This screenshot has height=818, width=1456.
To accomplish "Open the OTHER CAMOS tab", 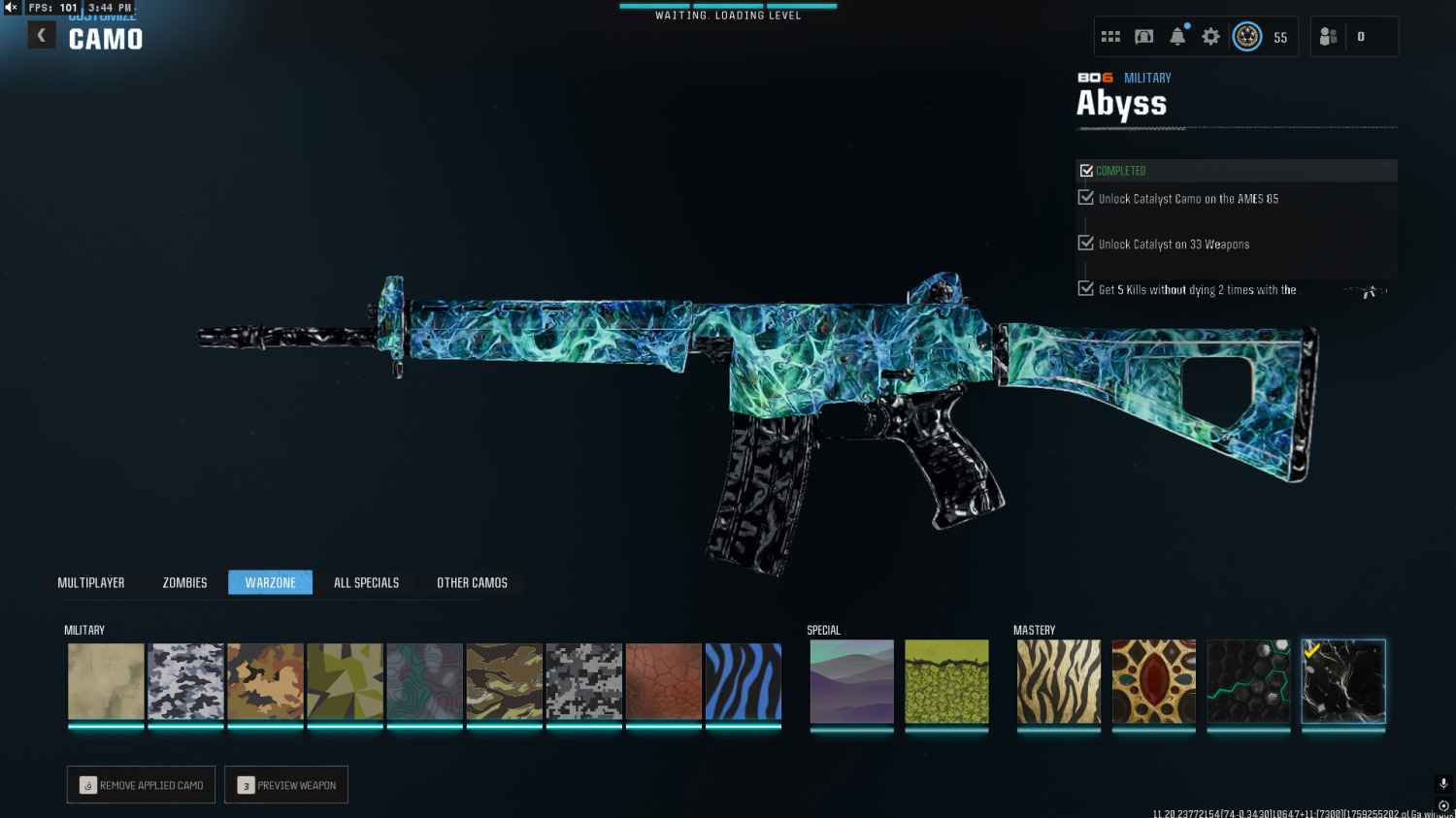I will (472, 582).
